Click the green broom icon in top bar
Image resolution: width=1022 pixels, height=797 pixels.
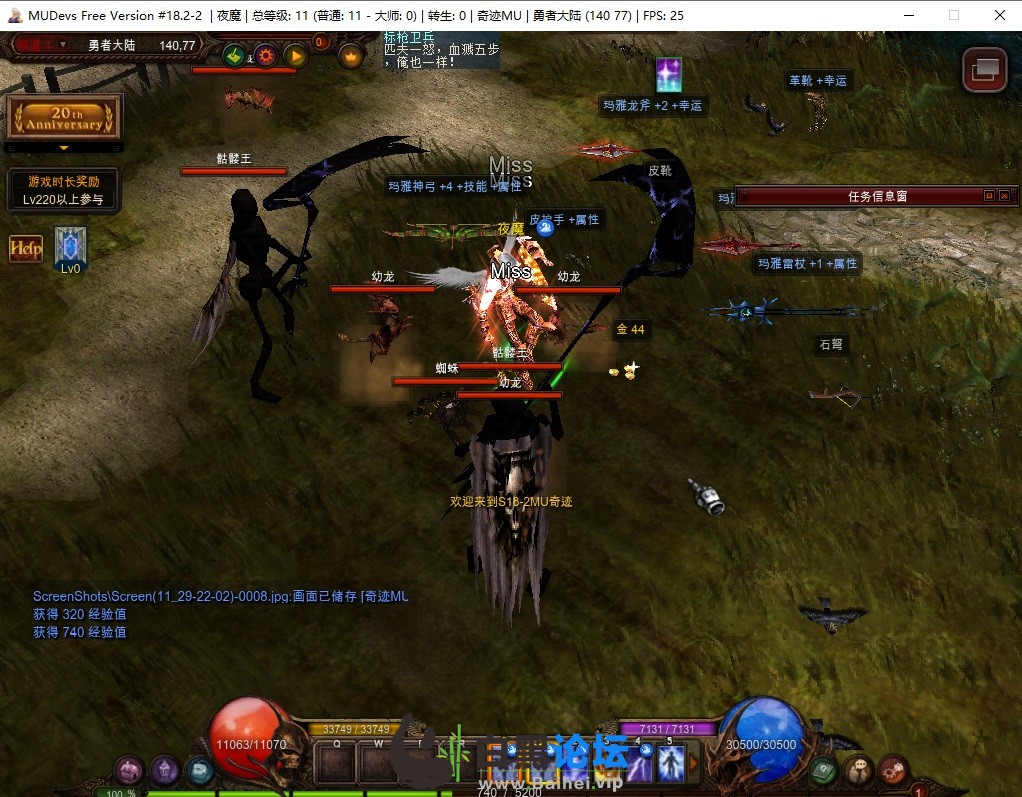(x=234, y=55)
